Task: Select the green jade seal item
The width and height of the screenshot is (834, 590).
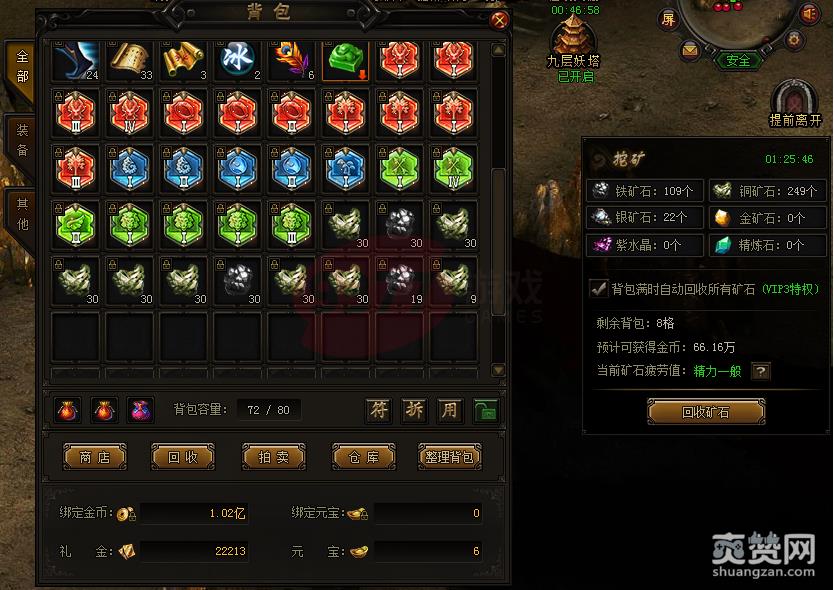Action: (x=346, y=58)
